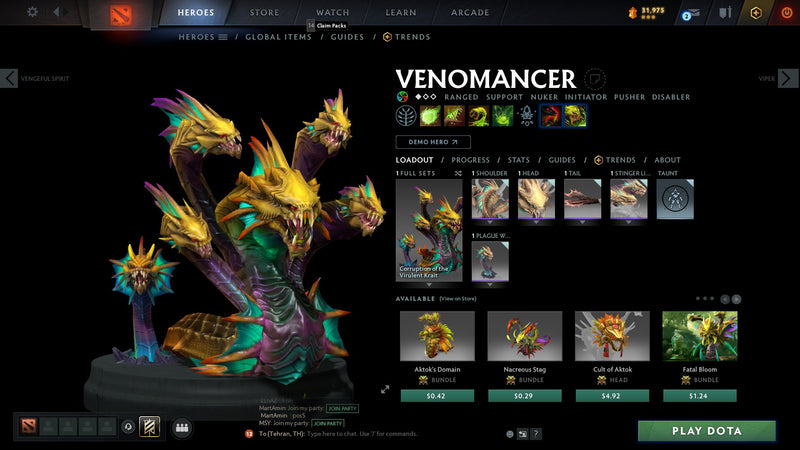
Task: Switch to the Progress loadout tab
Action: (470, 160)
